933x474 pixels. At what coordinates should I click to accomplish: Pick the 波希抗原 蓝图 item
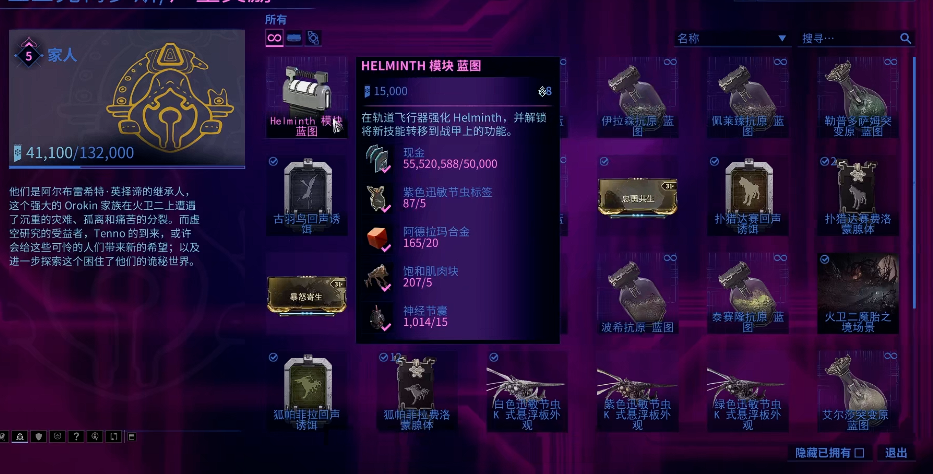point(636,294)
